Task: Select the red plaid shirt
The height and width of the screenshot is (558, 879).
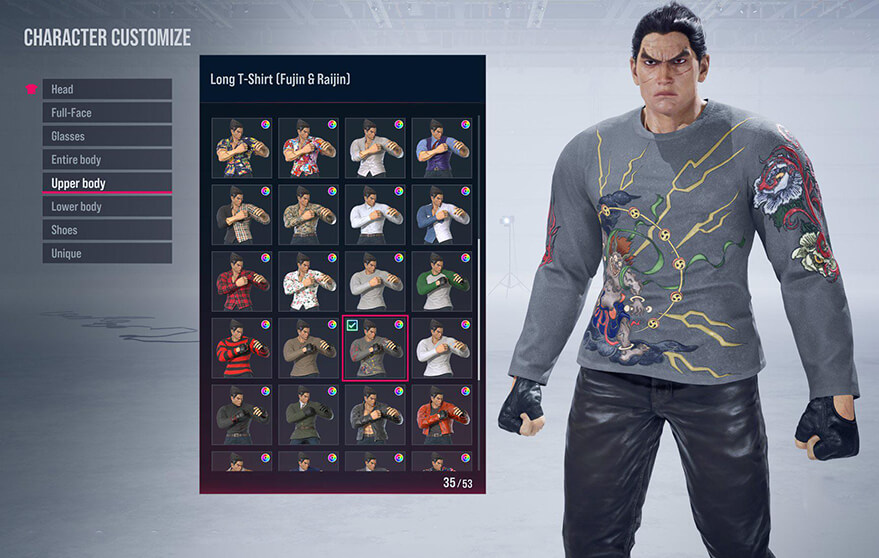Action: click(x=242, y=280)
